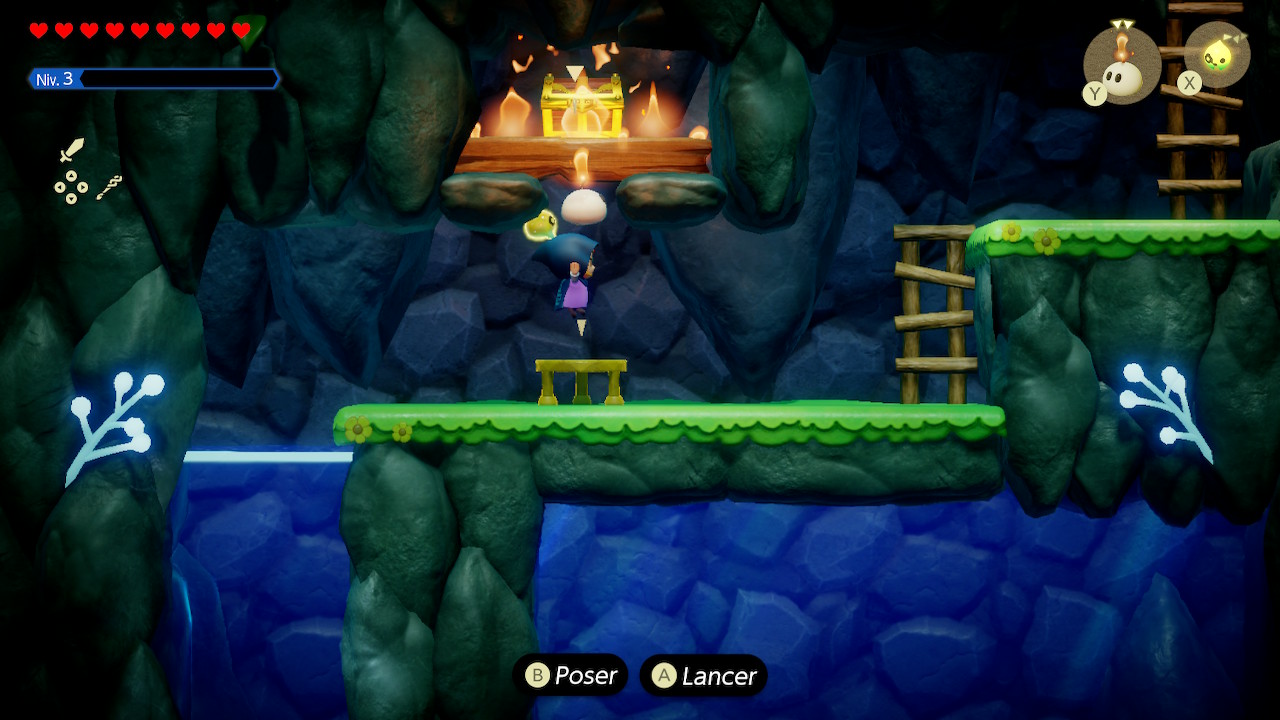Screen dimensions: 1280x720
Task: Select the Ignizol echo slot
Action: coord(1122,65)
